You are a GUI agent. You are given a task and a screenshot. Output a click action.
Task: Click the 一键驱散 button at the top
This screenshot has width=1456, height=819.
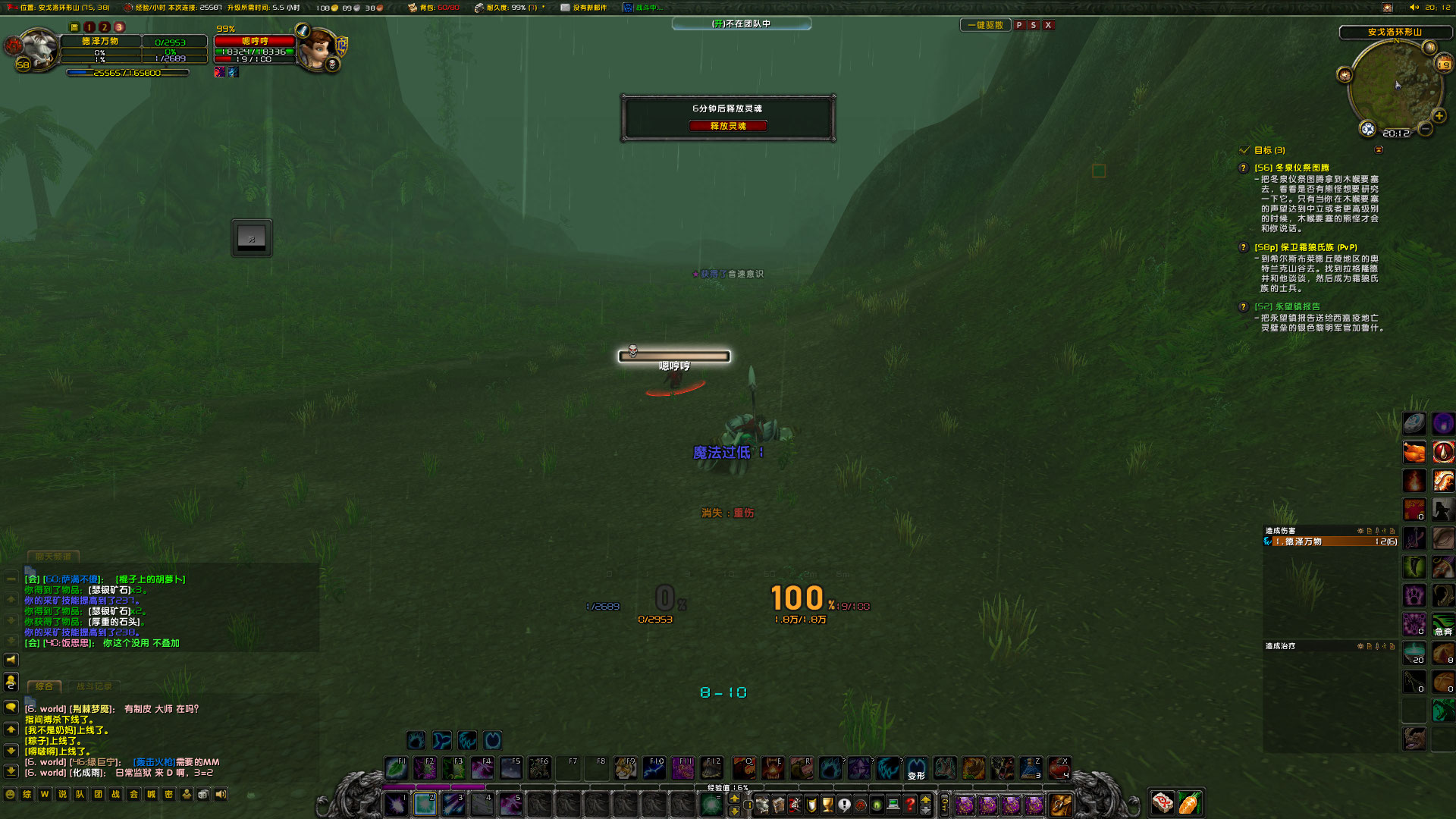986,24
